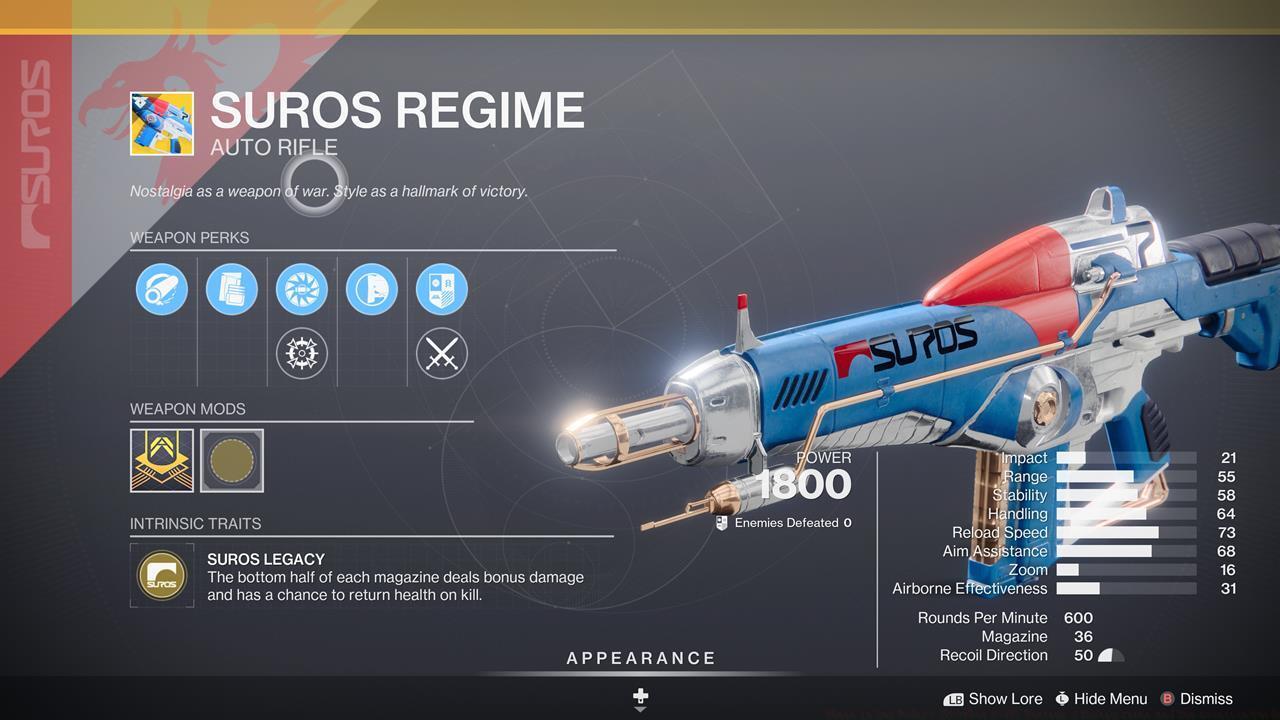This screenshot has width=1280, height=720.
Task: Select the golden SUROS ornament mod
Action: pyautogui.click(x=161, y=461)
